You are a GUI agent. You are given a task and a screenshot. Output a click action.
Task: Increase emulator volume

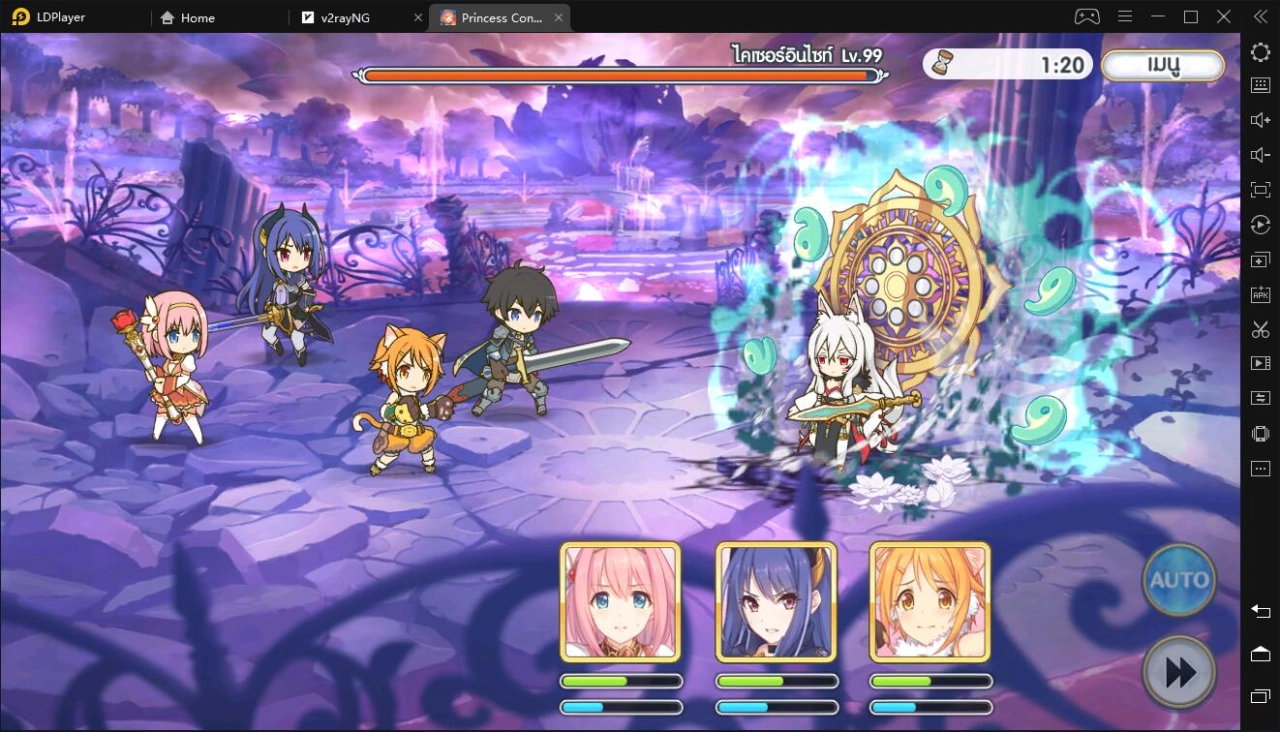point(1259,120)
